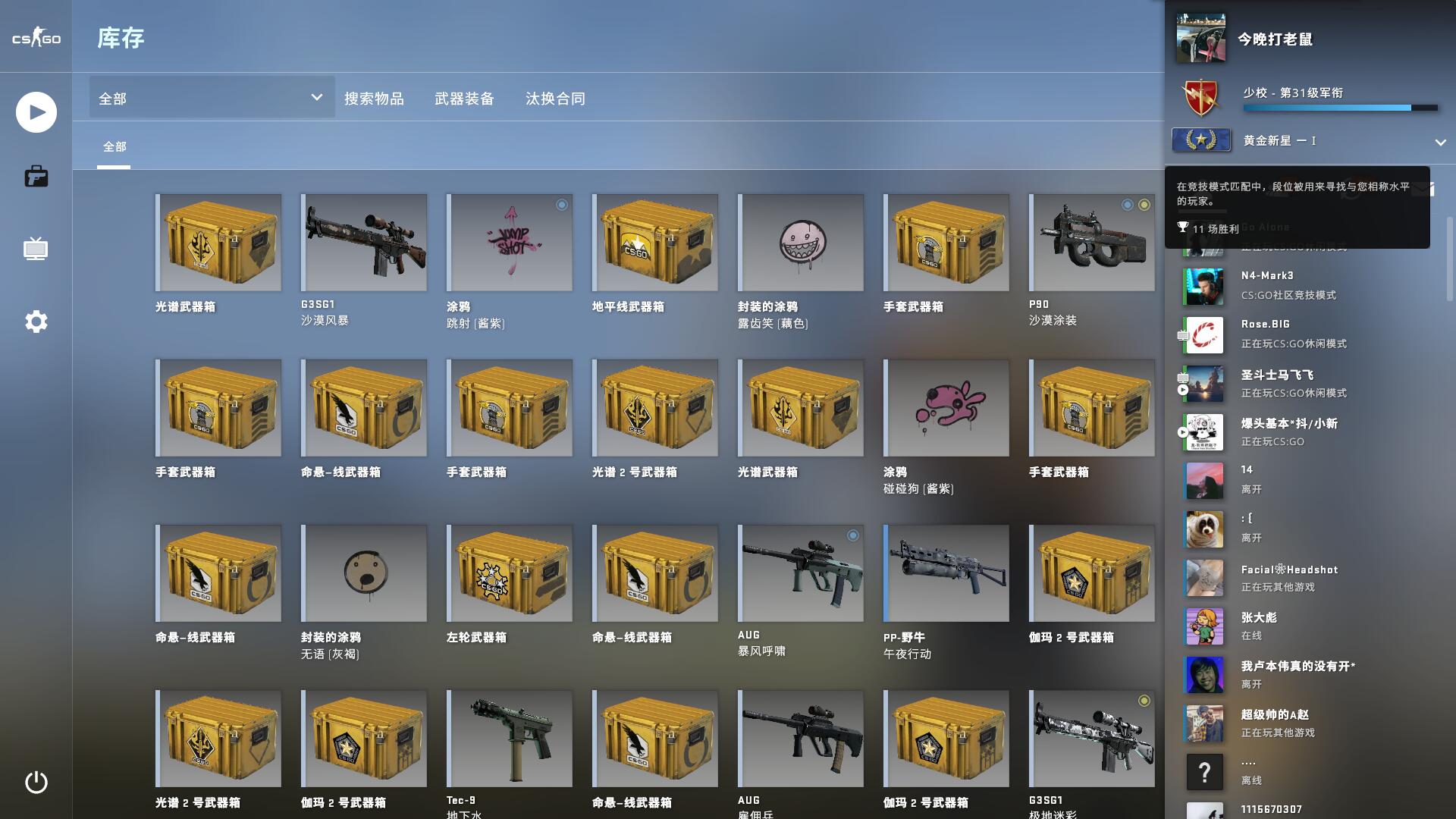Select the 地平线武器箱 crate thumbnail
Viewport: 1456px width, 819px height.
pyautogui.click(x=654, y=242)
